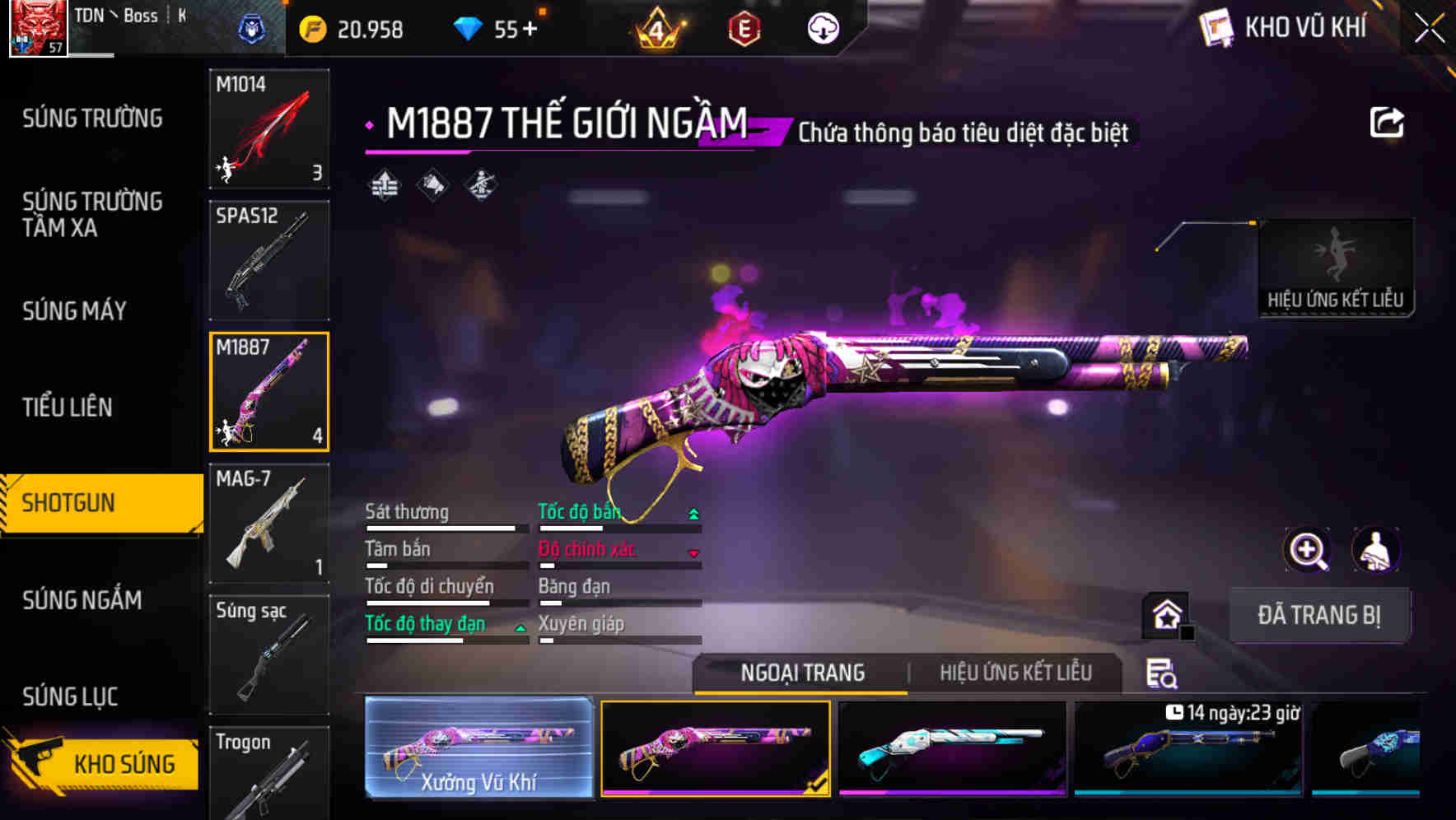Select the home star favorite icon
Image resolution: width=1456 pixels, height=820 pixels.
[1164, 613]
